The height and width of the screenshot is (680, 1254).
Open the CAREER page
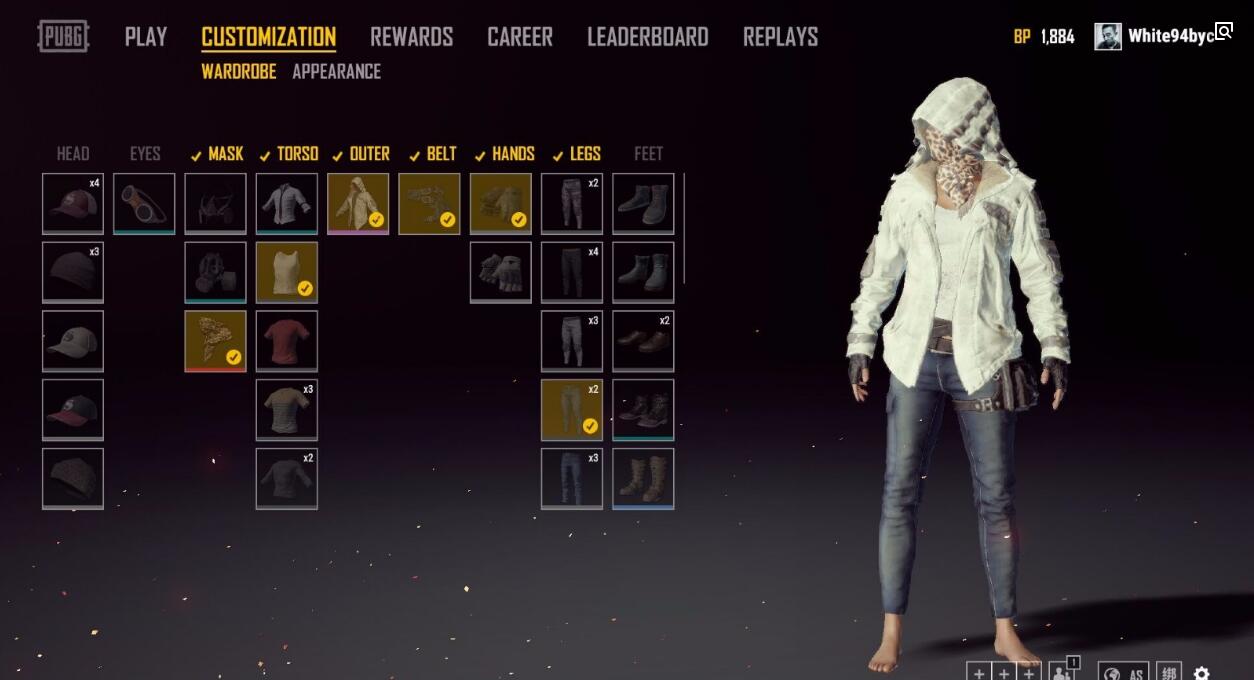pos(519,37)
